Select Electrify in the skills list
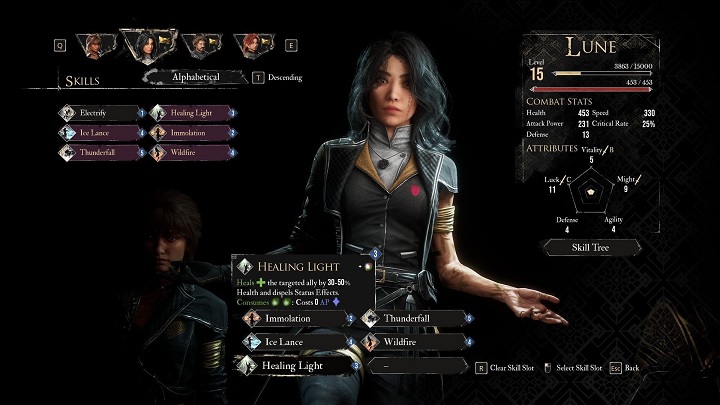 click(102, 113)
